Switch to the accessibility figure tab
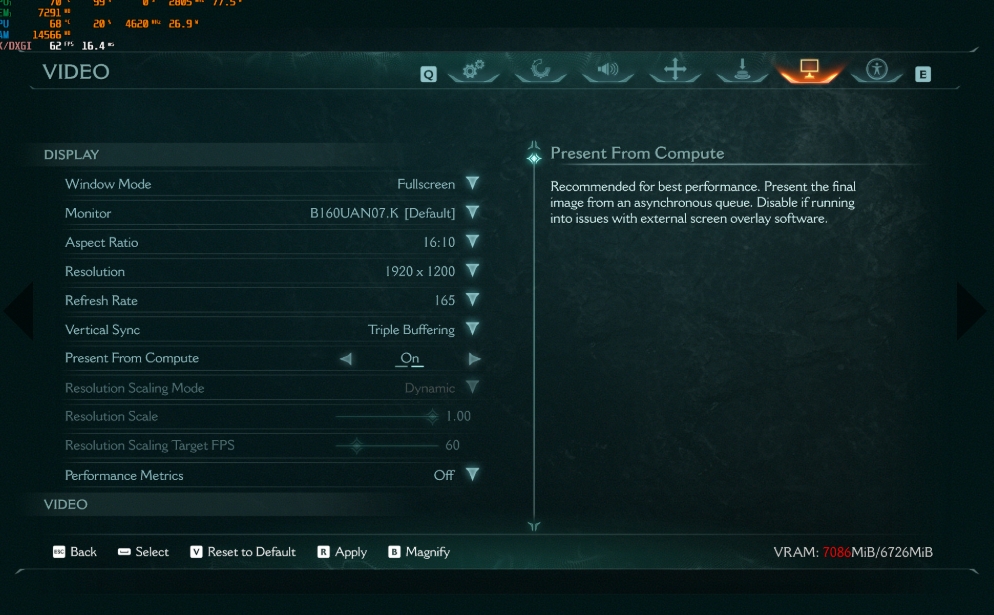The image size is (994, 615). [877, 70]
